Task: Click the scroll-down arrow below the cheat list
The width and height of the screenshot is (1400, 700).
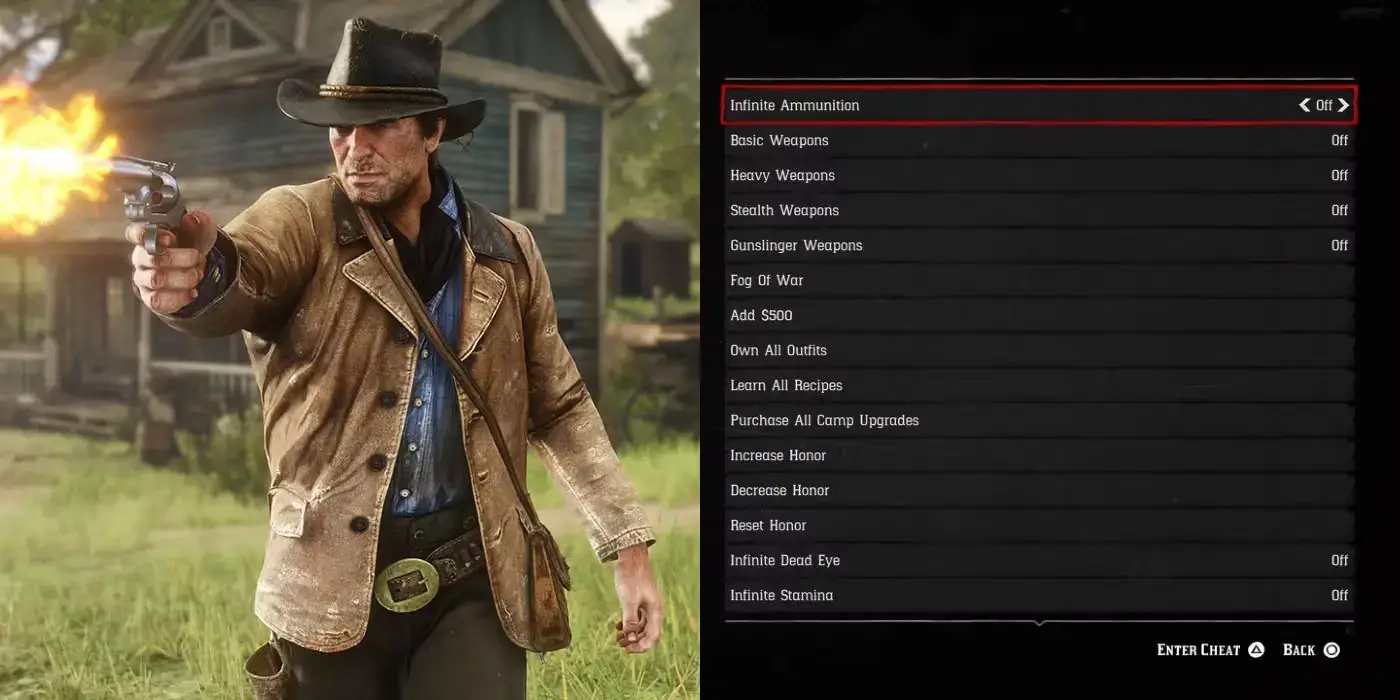Action: (x=1039, y=623)
